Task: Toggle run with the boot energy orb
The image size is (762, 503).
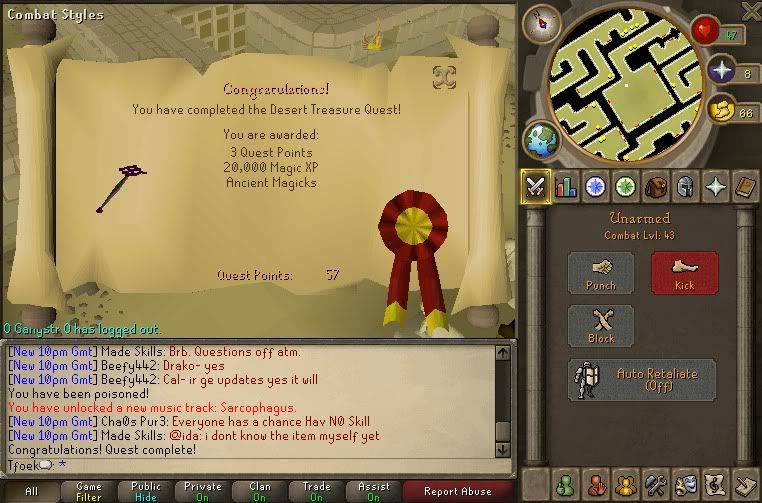Action: (721, 108)
